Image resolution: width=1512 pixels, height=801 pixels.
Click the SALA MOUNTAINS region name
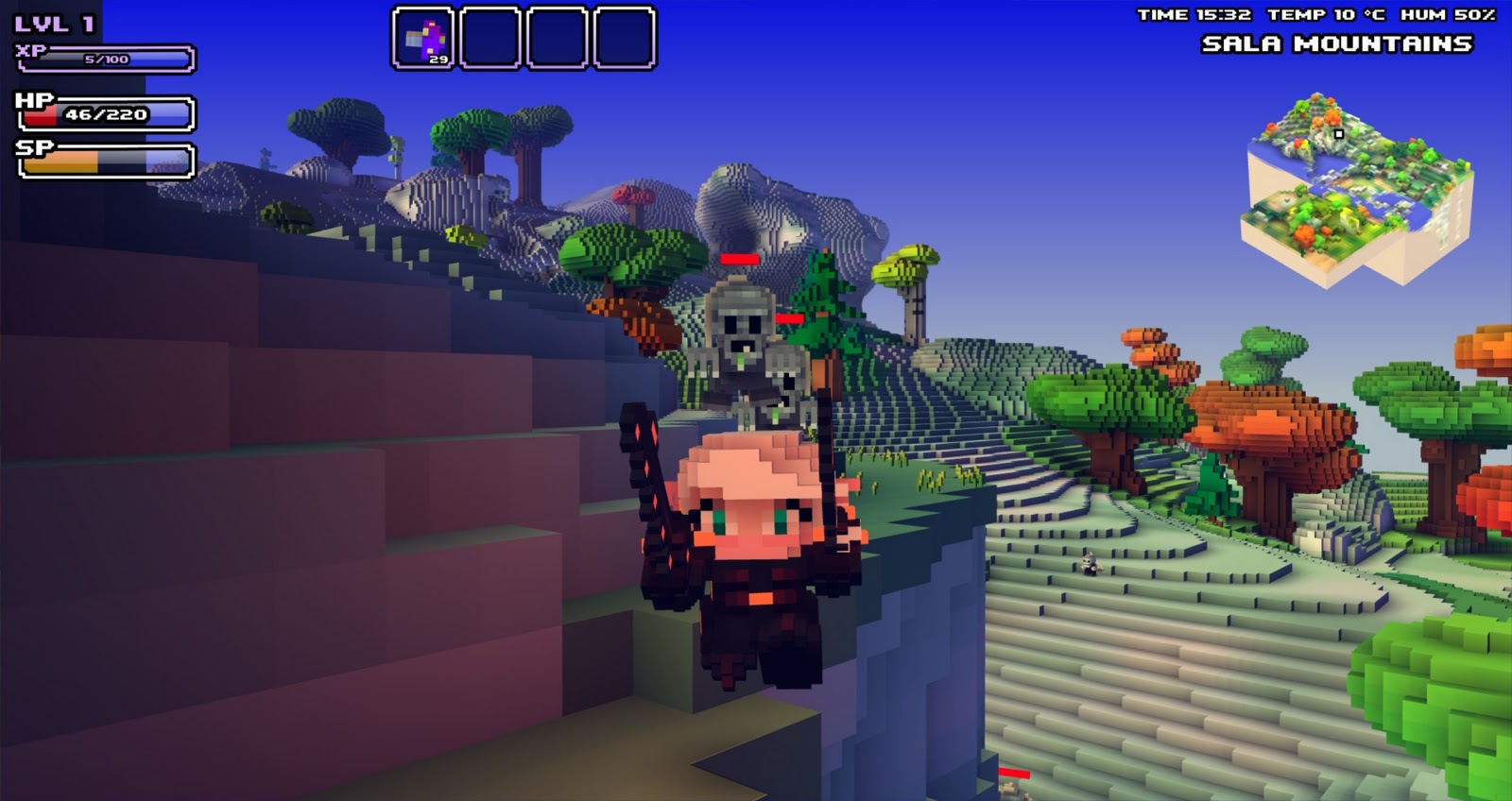tap(1338, 42)
